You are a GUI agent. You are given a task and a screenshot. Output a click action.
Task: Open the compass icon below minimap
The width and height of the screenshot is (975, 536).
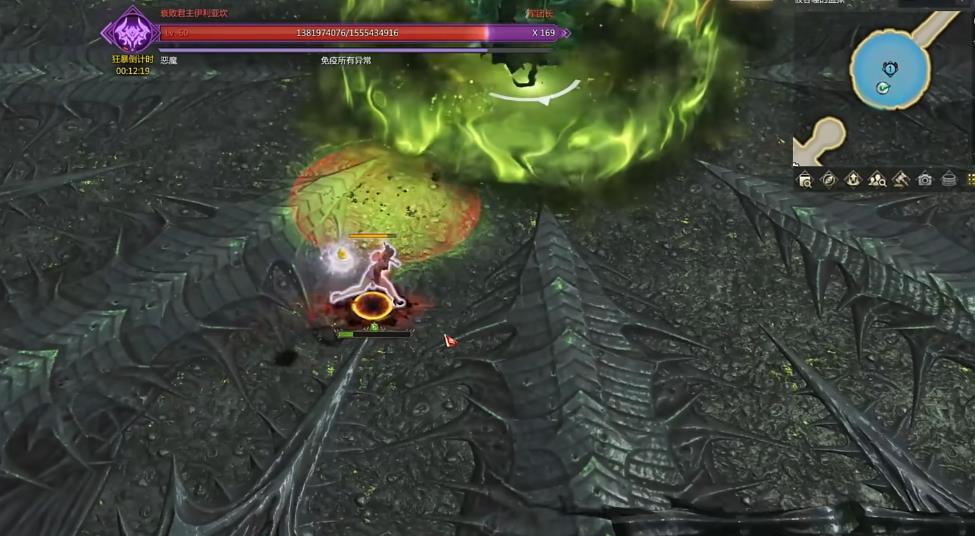coord(828,180)
